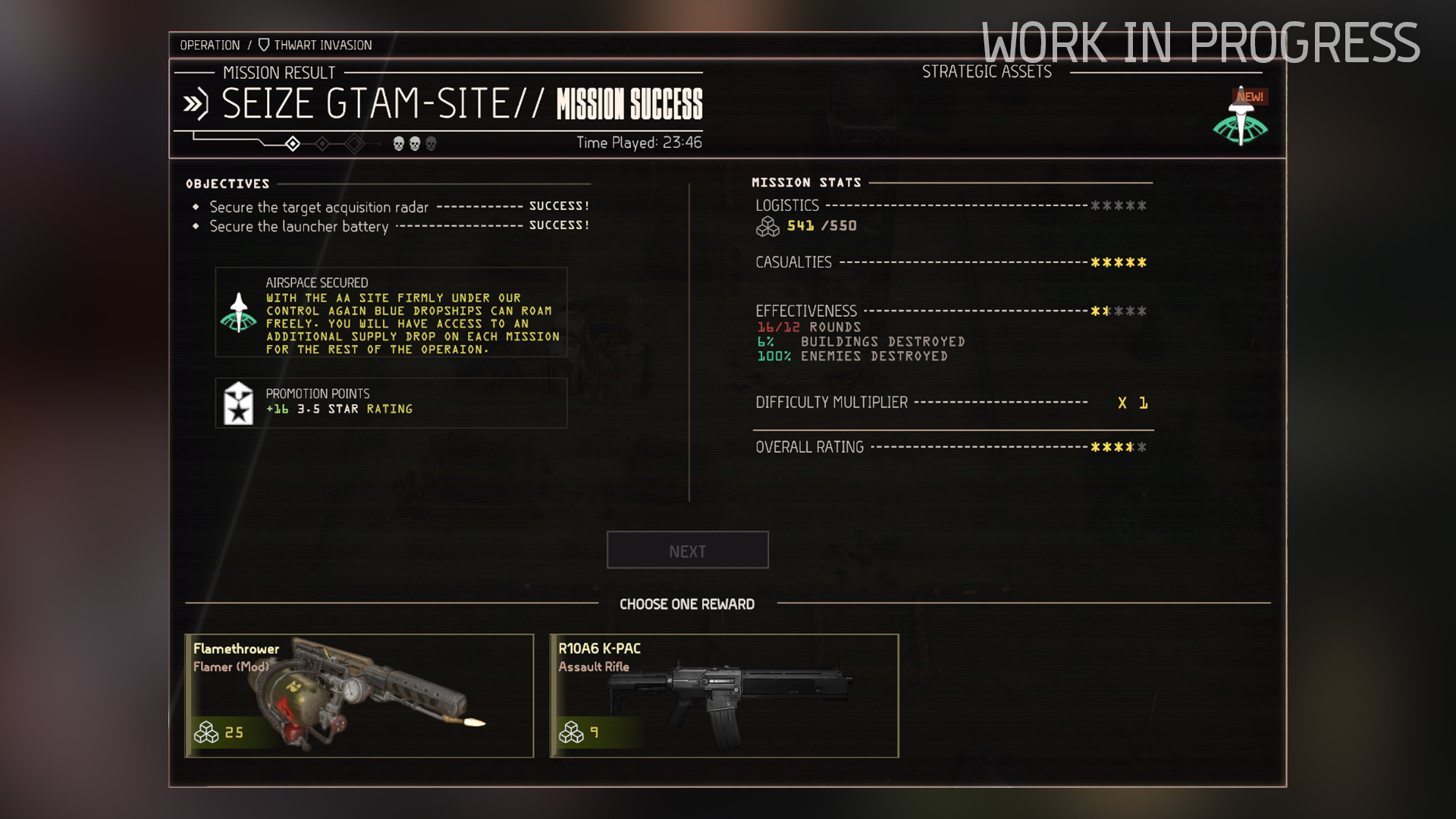Click the promotion points star badge
Screen dimensions: 1456x819
point(239,403)
